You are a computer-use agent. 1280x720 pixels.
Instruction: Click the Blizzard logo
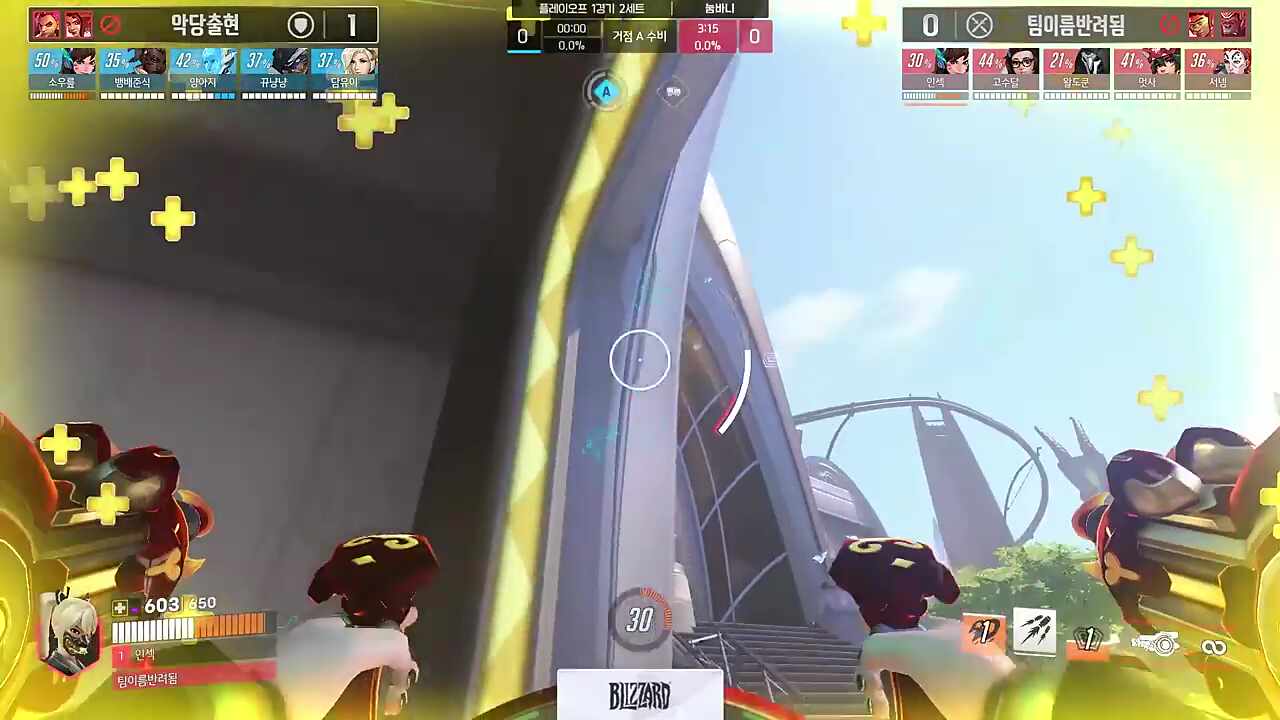640,695
